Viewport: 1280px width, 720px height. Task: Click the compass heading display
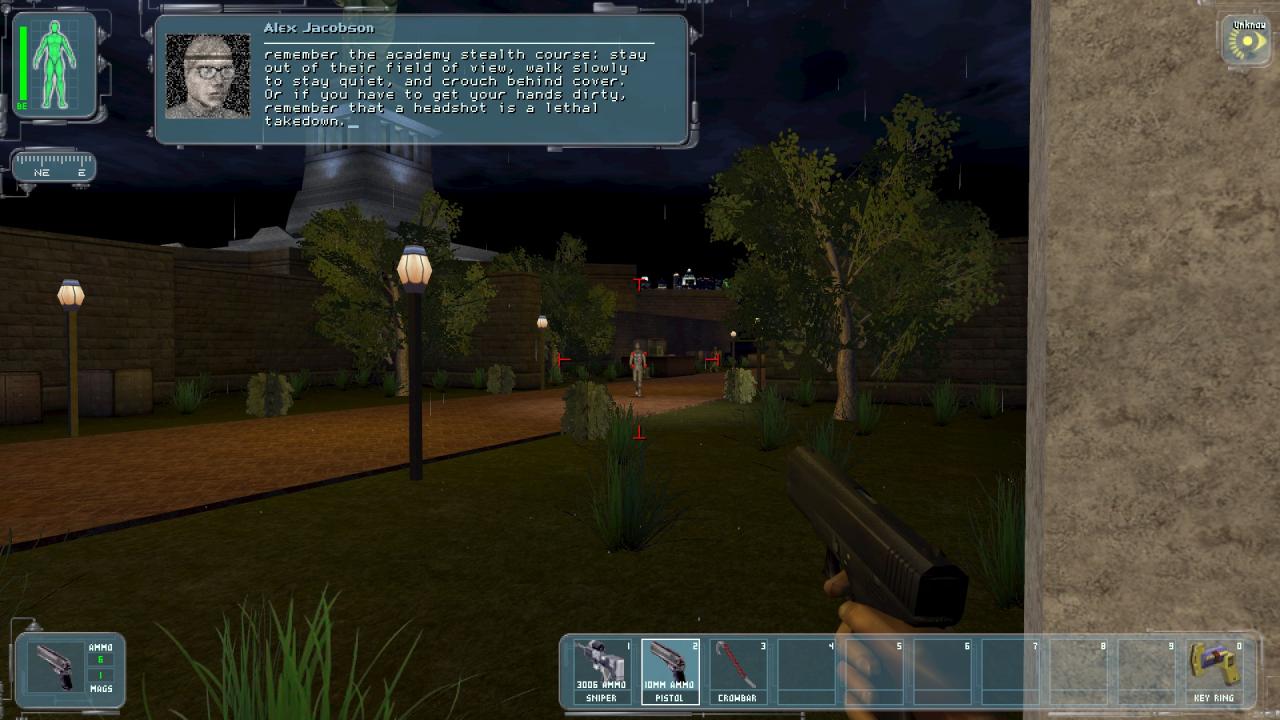coord(54,167)
